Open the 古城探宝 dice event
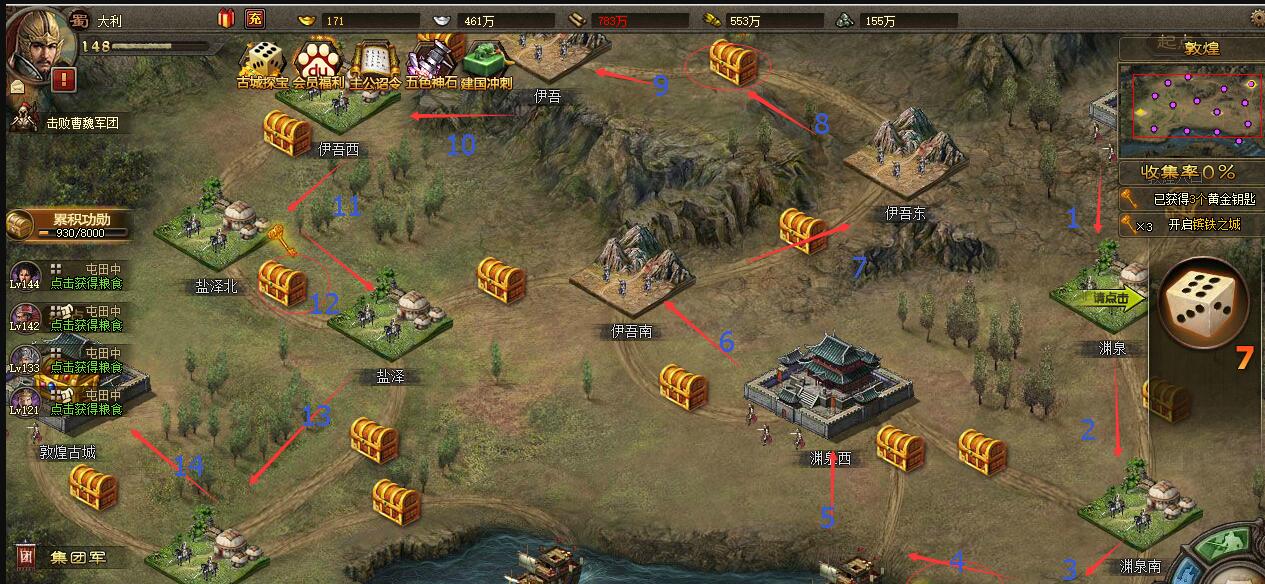Viewport: 1265px width, 584px height. 263,64
